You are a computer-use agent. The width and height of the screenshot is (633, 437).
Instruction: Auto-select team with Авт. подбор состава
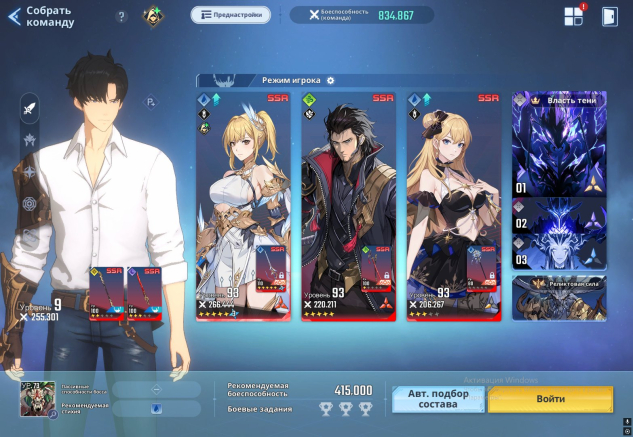(437, 399)
